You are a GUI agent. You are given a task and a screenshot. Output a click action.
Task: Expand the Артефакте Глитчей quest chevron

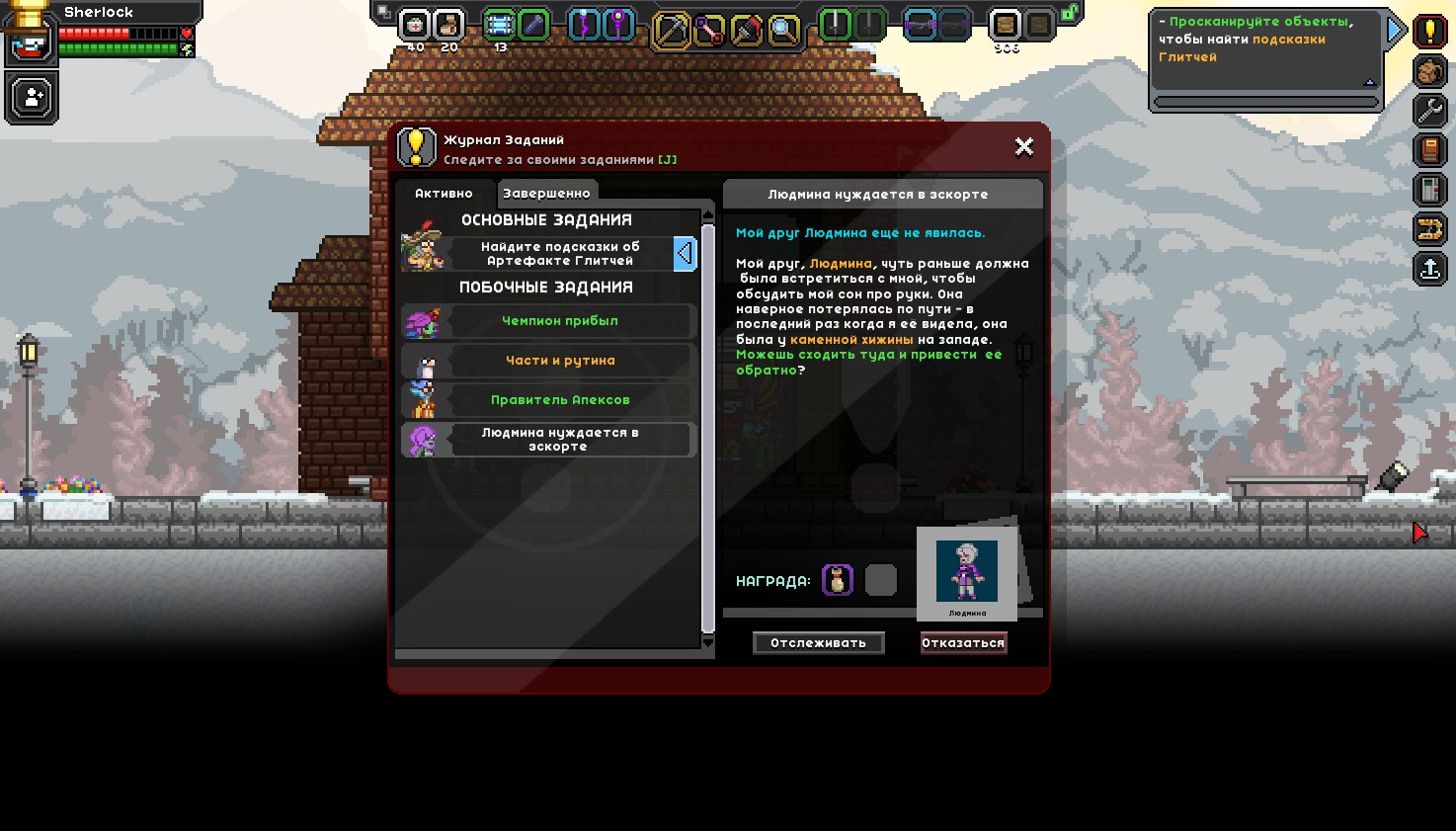pyautogui.click(x=686, y=254)
